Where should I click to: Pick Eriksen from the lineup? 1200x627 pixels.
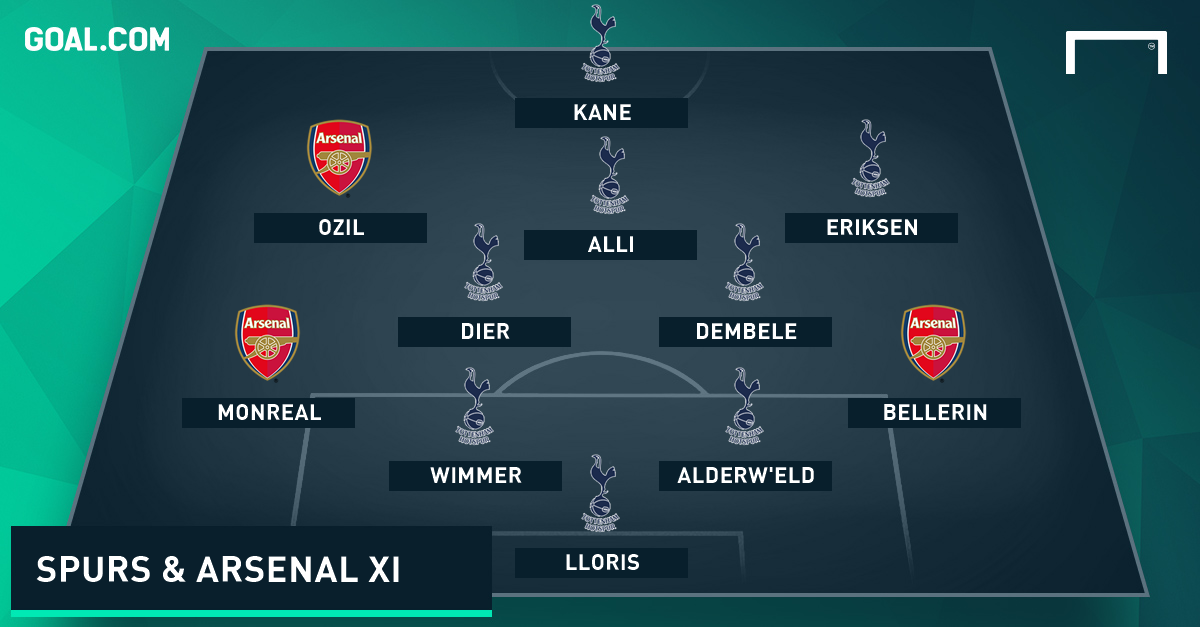click(871, 228)
